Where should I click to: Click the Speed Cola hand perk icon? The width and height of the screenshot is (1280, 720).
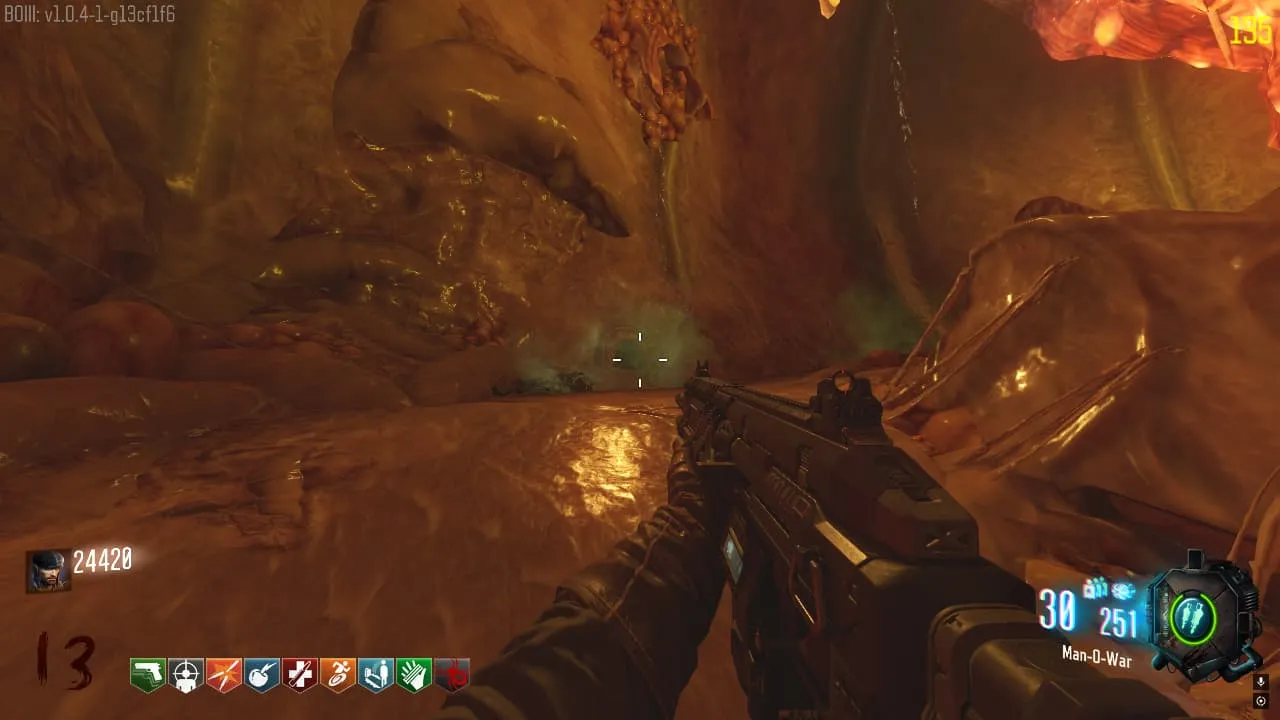pyautogui.click(x=413, y=675)
